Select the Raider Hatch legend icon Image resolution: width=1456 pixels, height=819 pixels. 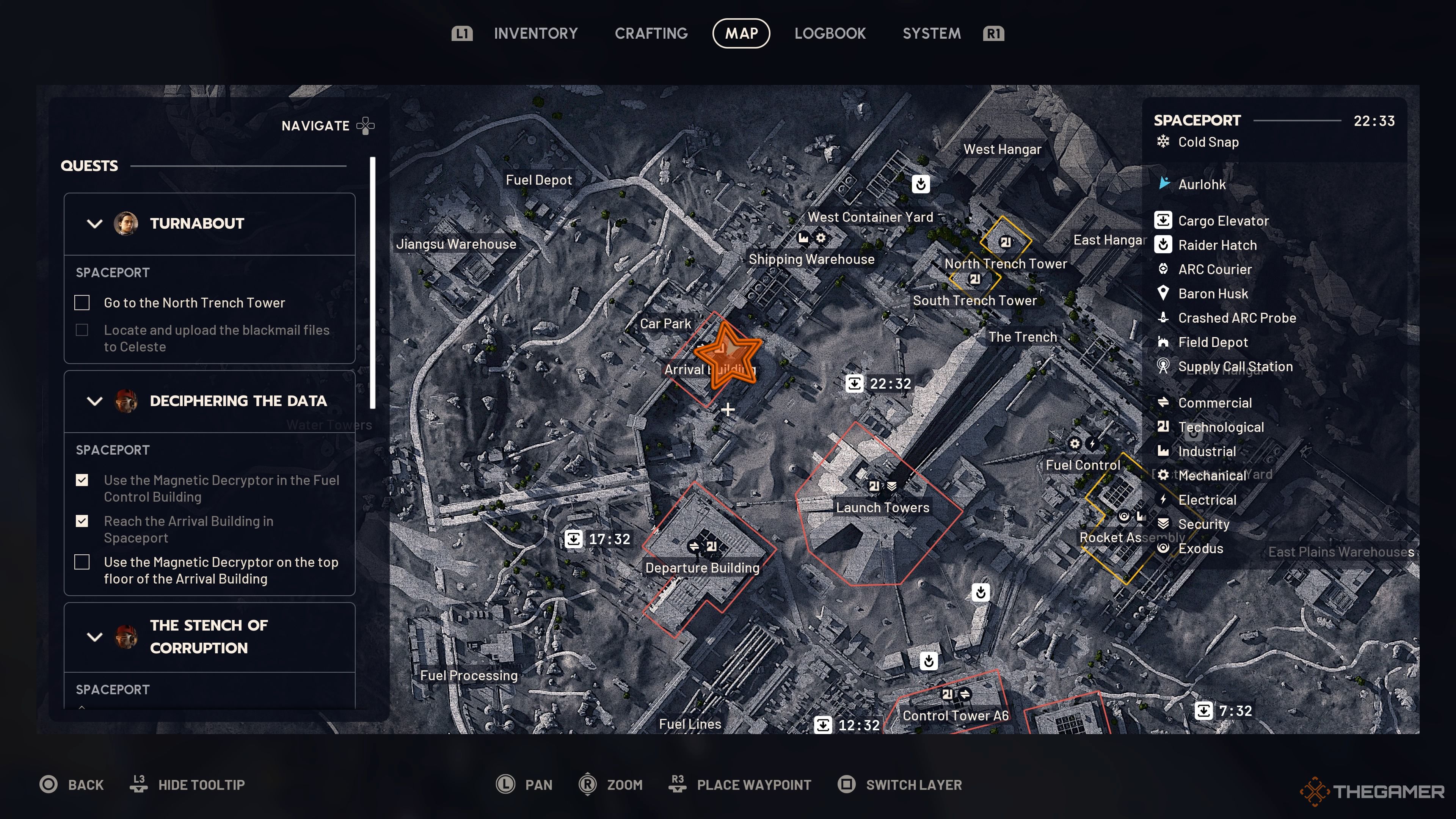click(x=1163, y=245)
